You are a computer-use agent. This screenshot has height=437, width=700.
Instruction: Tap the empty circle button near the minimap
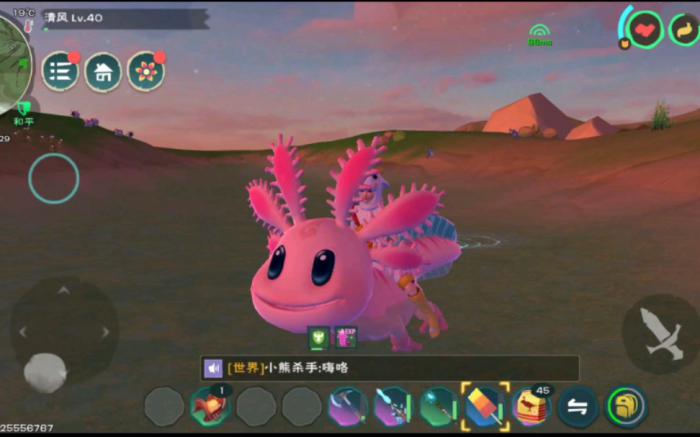click(53, 179)
